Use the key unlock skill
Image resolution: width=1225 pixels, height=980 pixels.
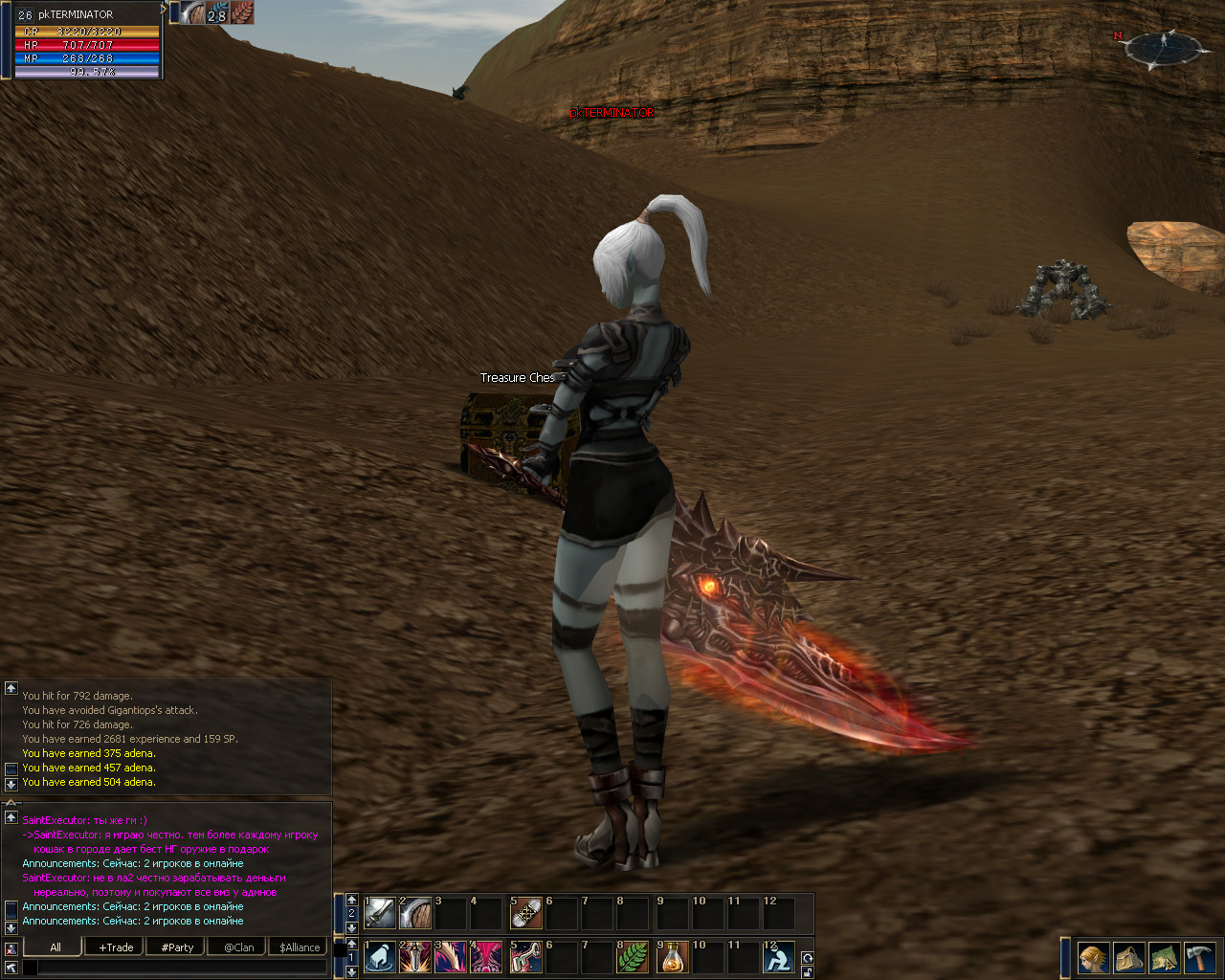point(526,957)
